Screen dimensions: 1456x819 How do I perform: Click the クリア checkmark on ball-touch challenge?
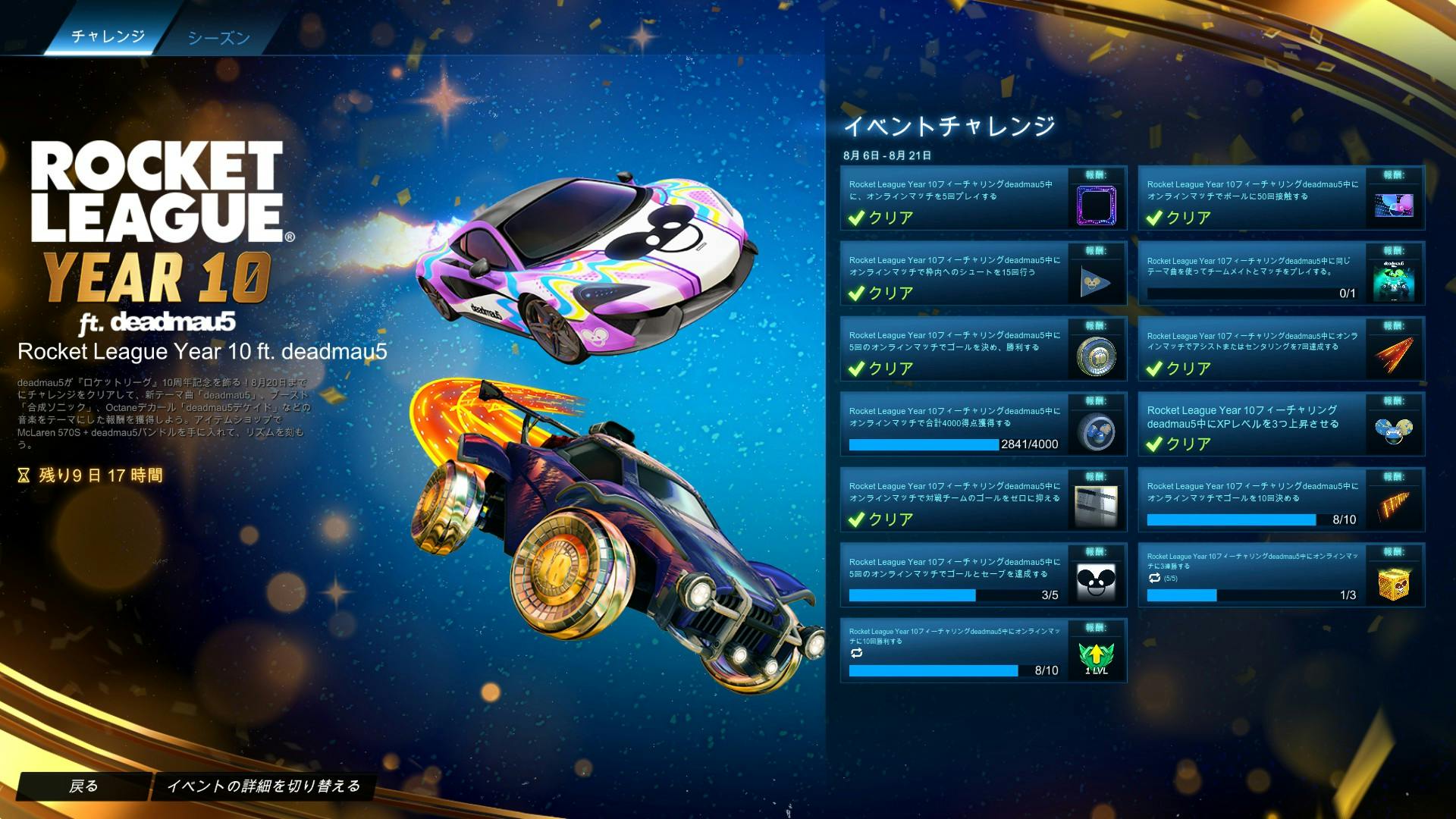[1155, 218]
